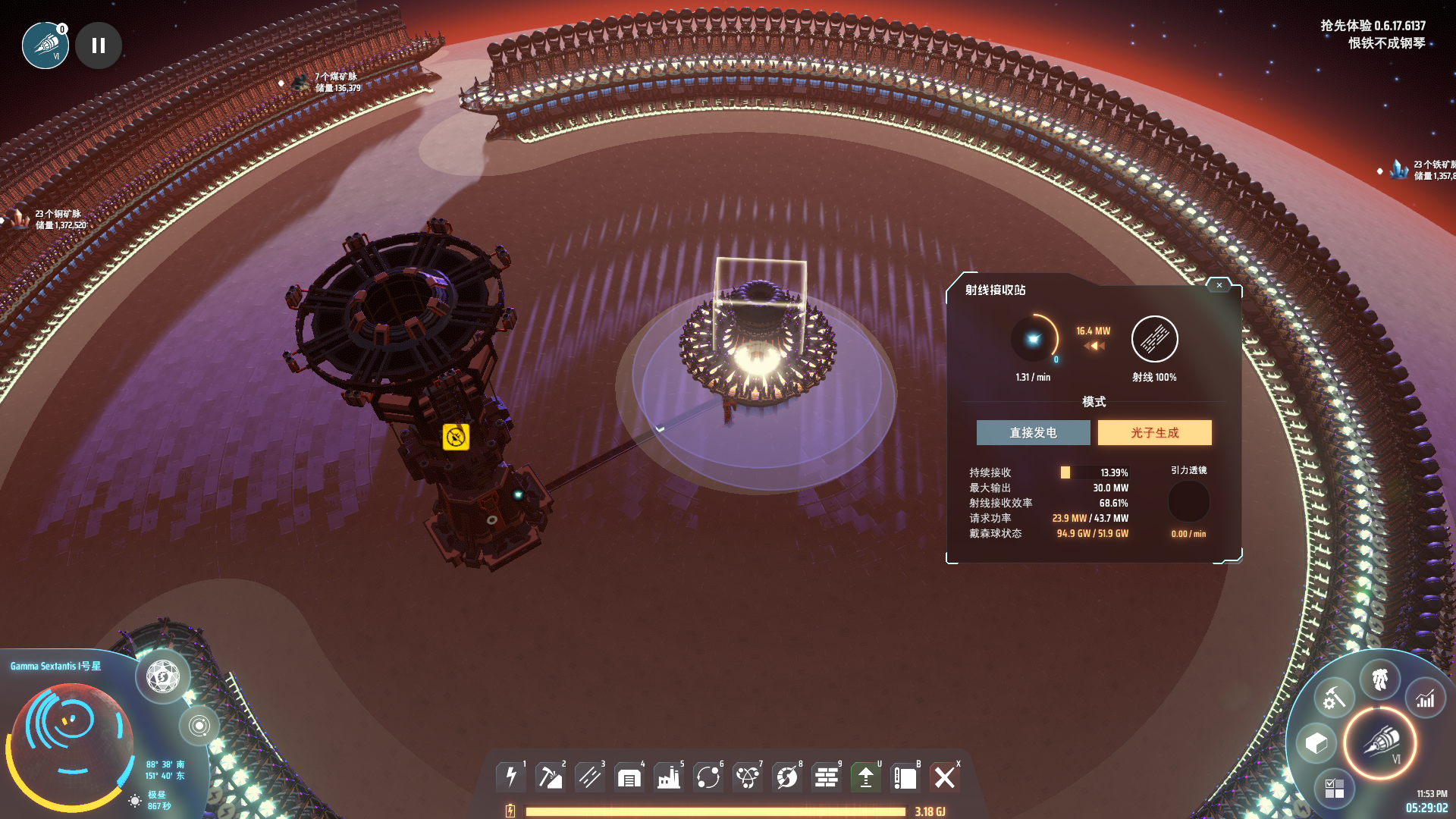The image size is (1456, 819).
Task: Show the production statistics chart
Action: click(1426, 698)
